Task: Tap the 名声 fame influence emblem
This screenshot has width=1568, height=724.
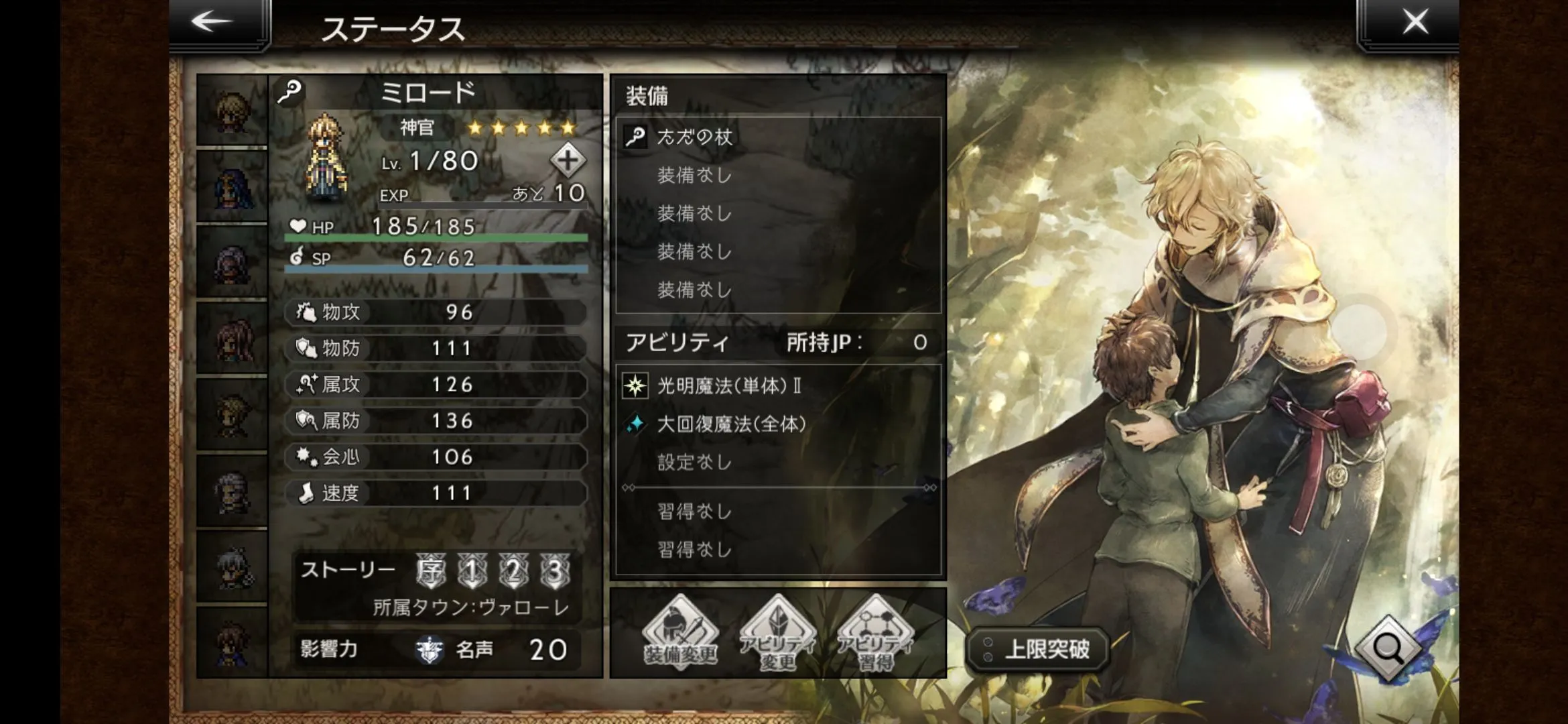Action: (430, 650)
